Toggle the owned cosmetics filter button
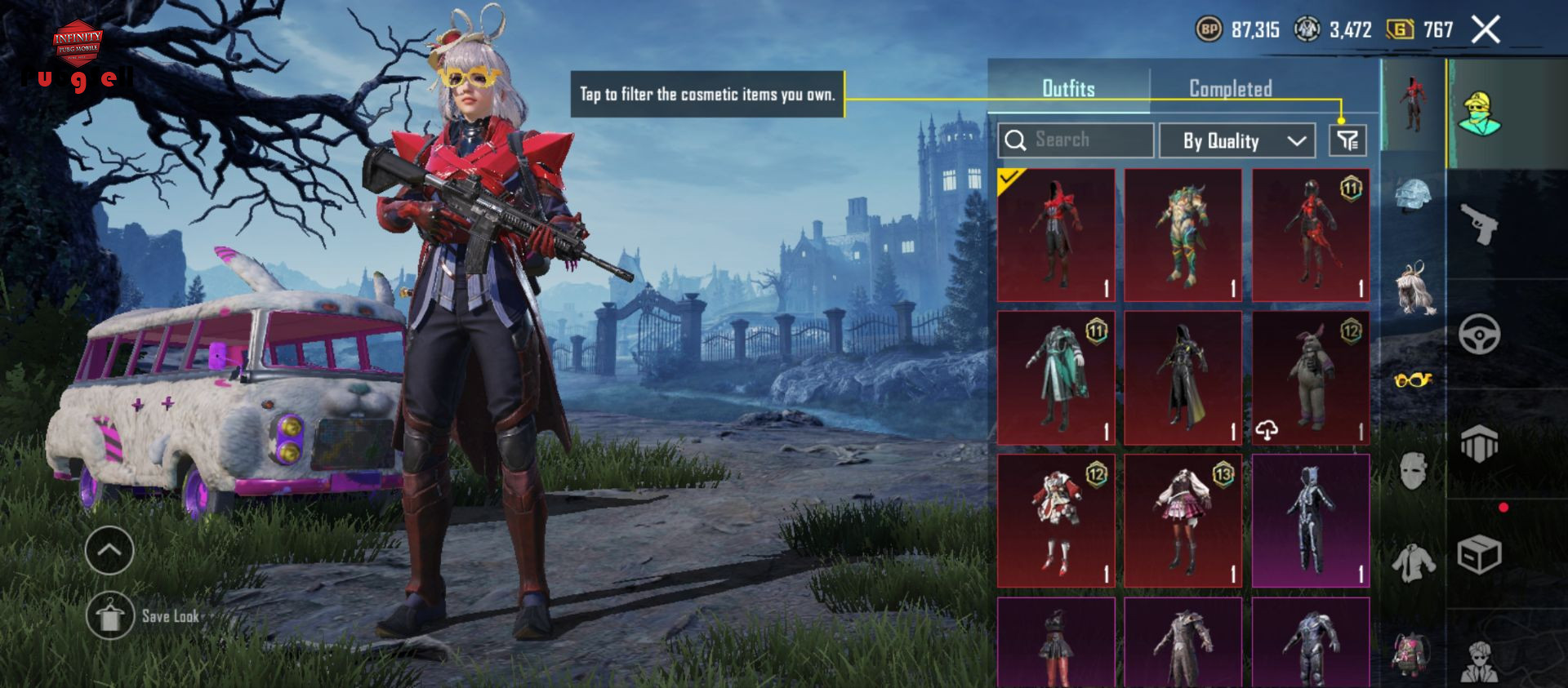1568x688 pixels. point(1347,140)
